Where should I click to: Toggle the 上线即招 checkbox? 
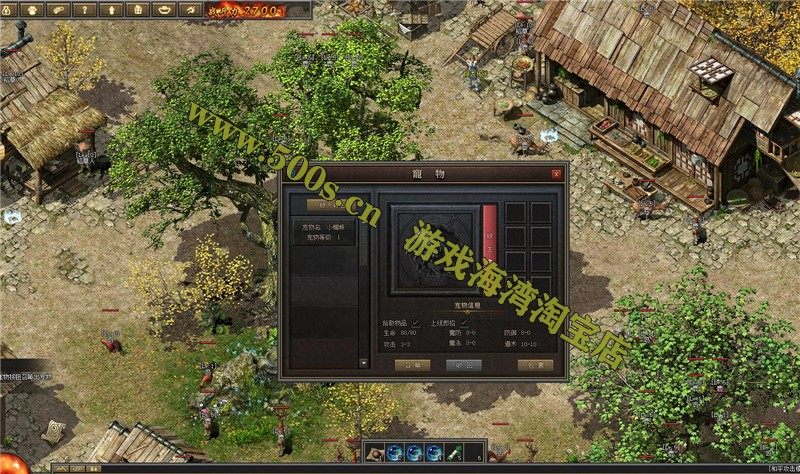tap(464, 323)
